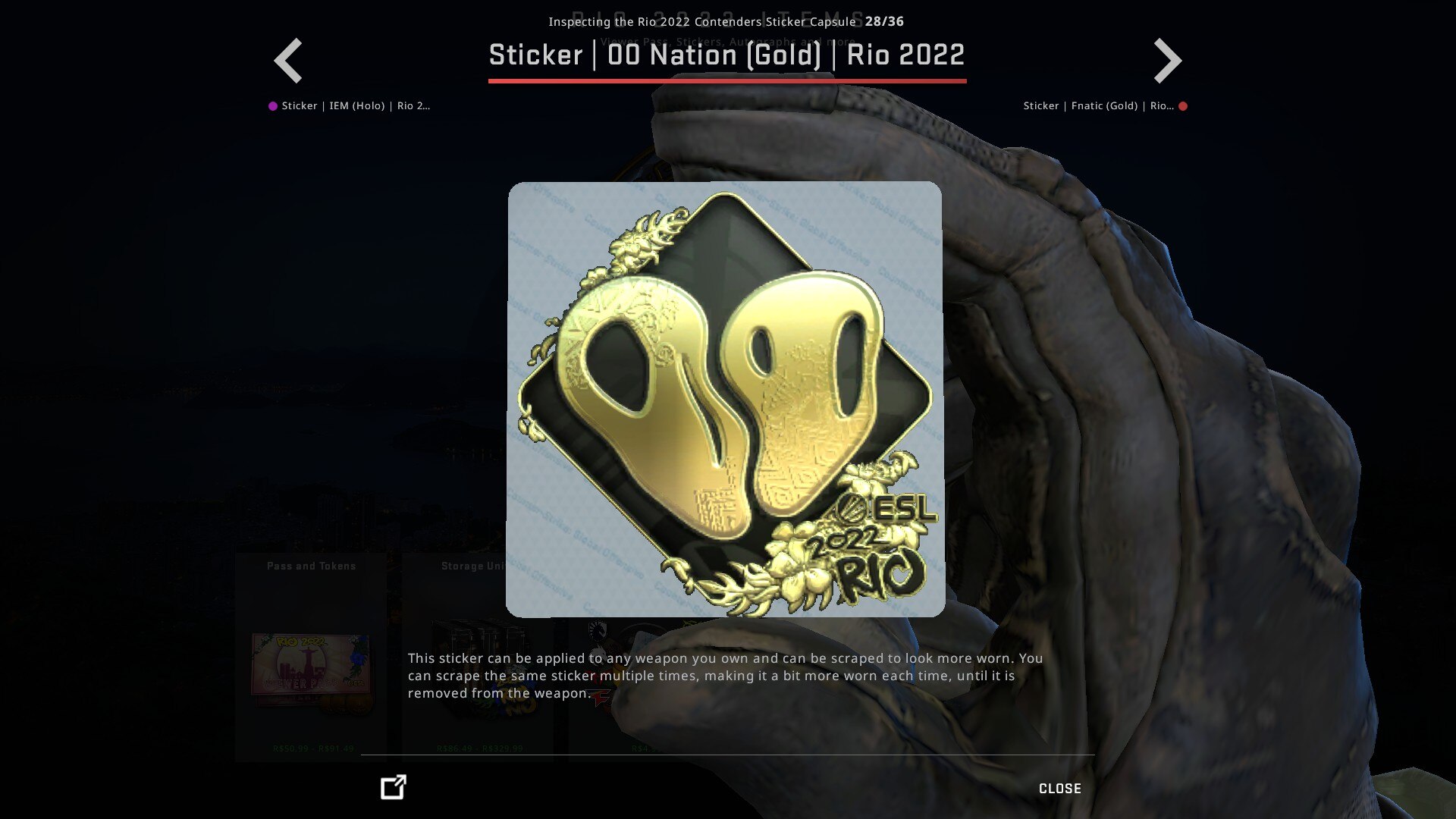Click the R$86.49 - R$329.99 price text
This screenshot has height=819, width=1456.
(x=478, y=747)
